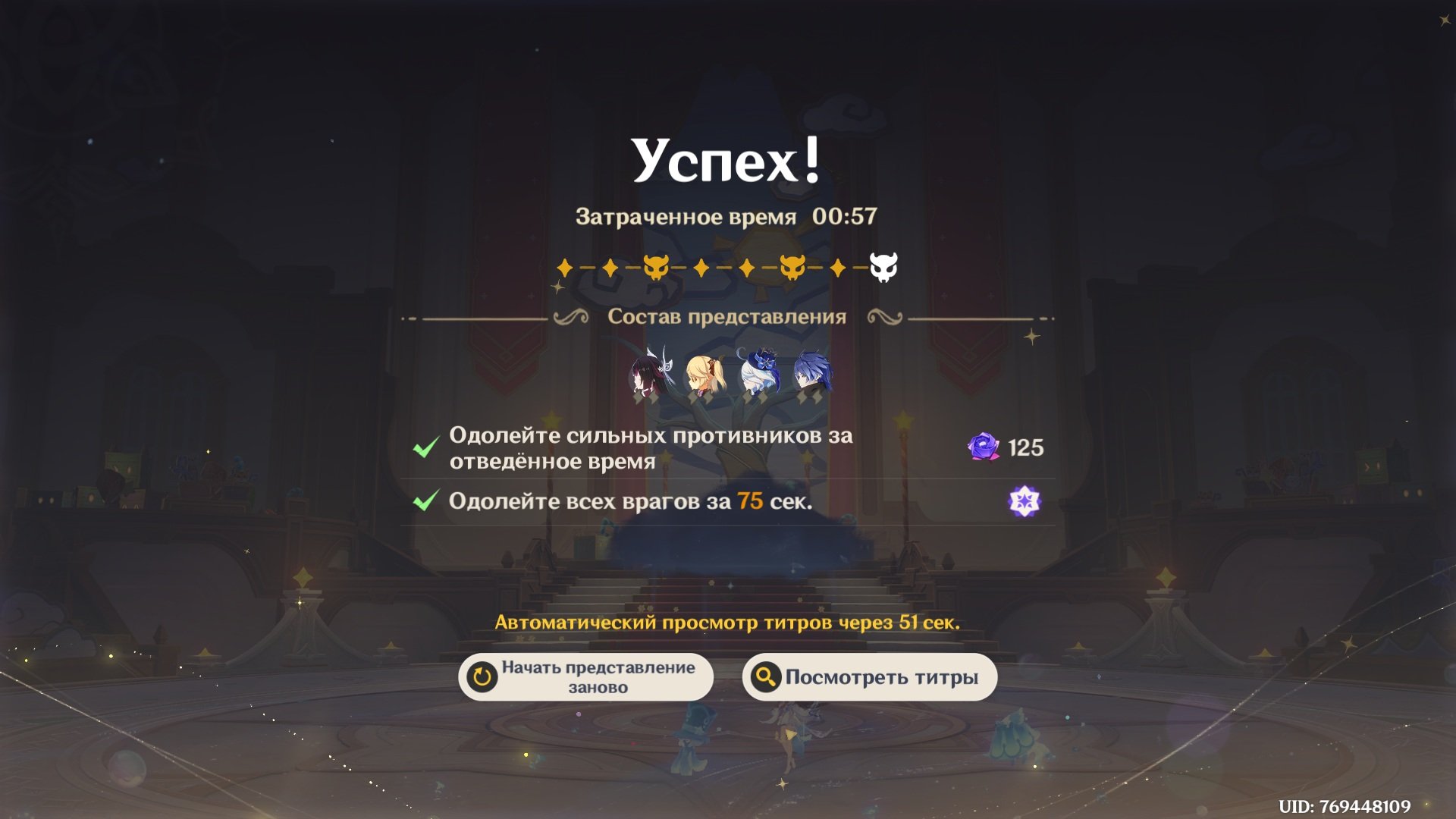Open credits via Посмотреть титры button
Image resolution: width=1456 pixels, height=819 pixels.
click(869, 676)
